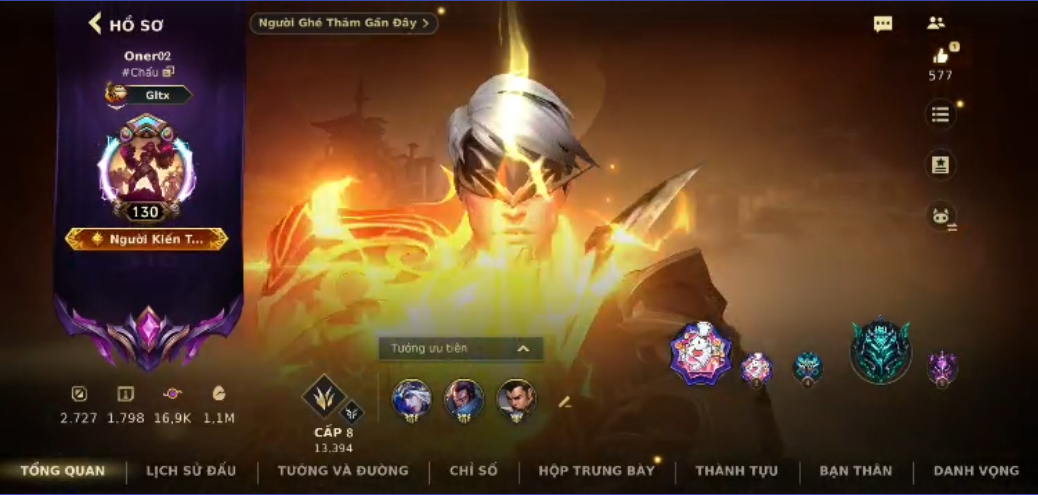Open the list icon on right side

tap(940, 114)
